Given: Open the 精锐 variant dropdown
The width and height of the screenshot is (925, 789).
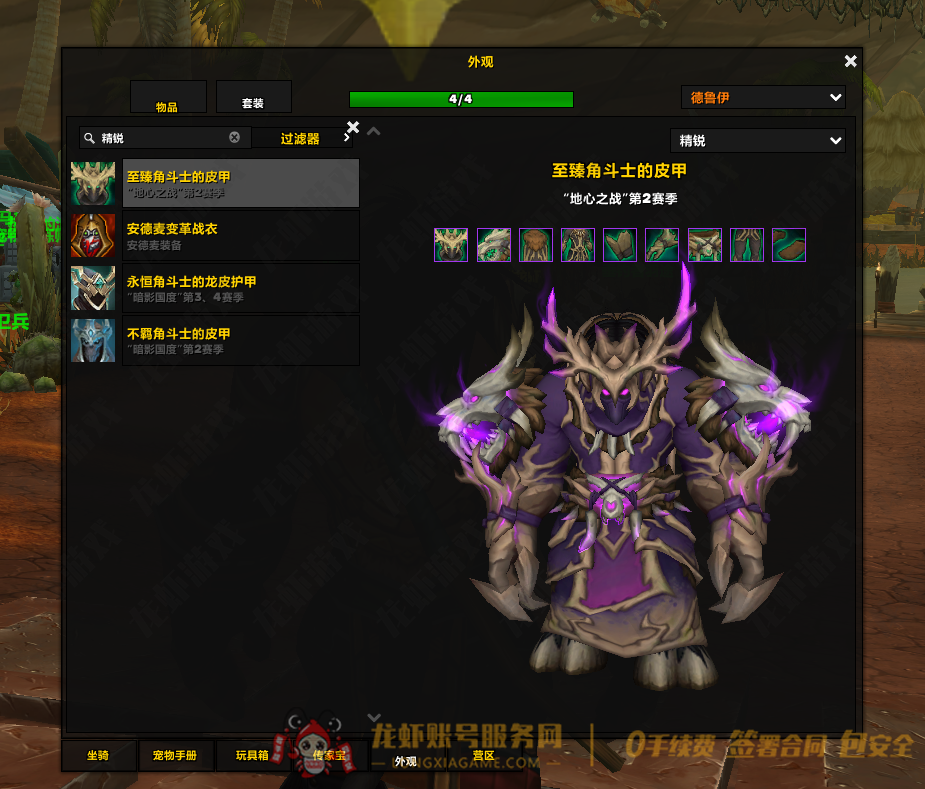Looking at the screenshot, I should pyautogui.click(x=757, y=141).
